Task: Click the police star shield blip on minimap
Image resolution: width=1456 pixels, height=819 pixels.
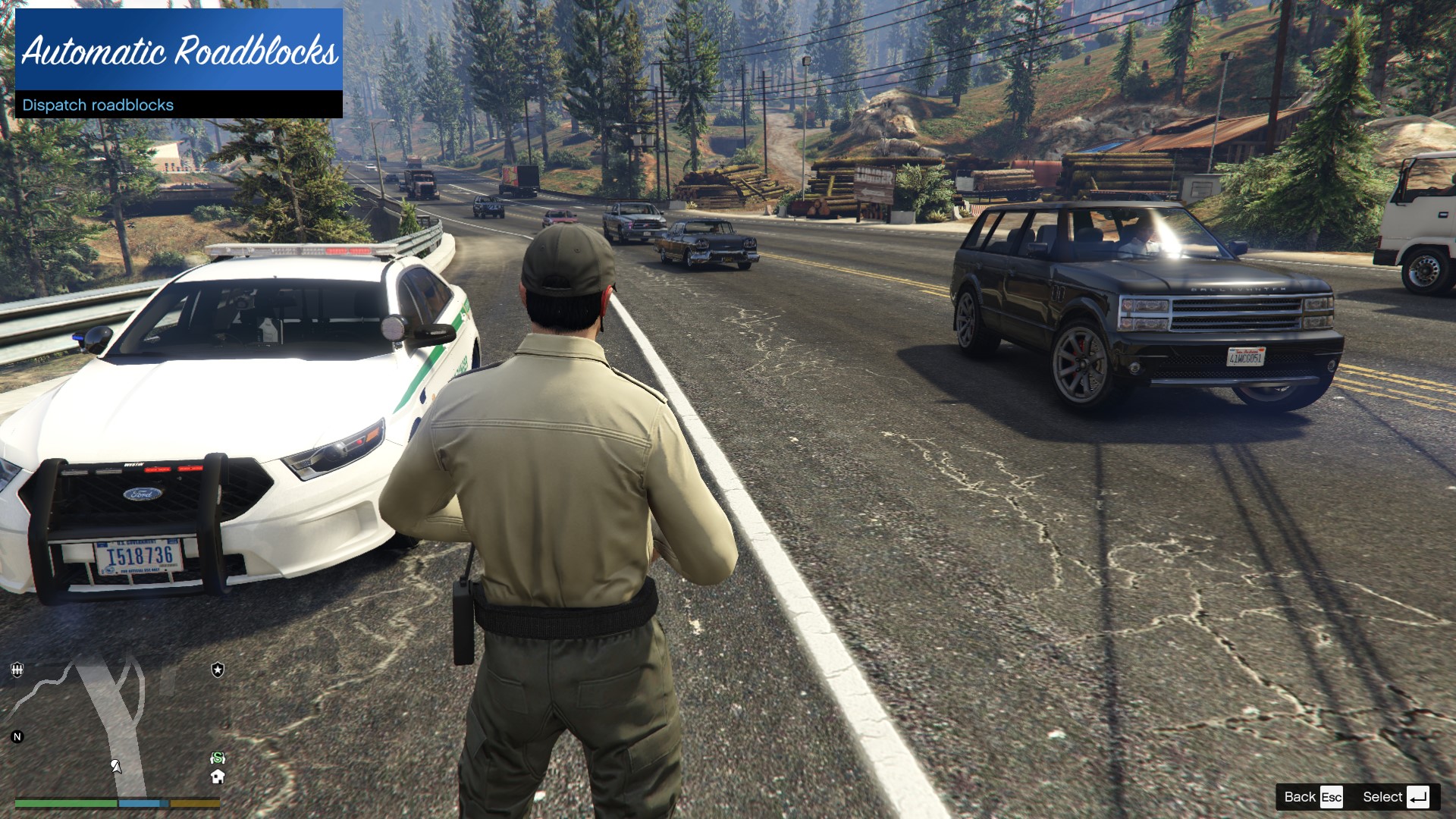Action: tap(218, 670)
